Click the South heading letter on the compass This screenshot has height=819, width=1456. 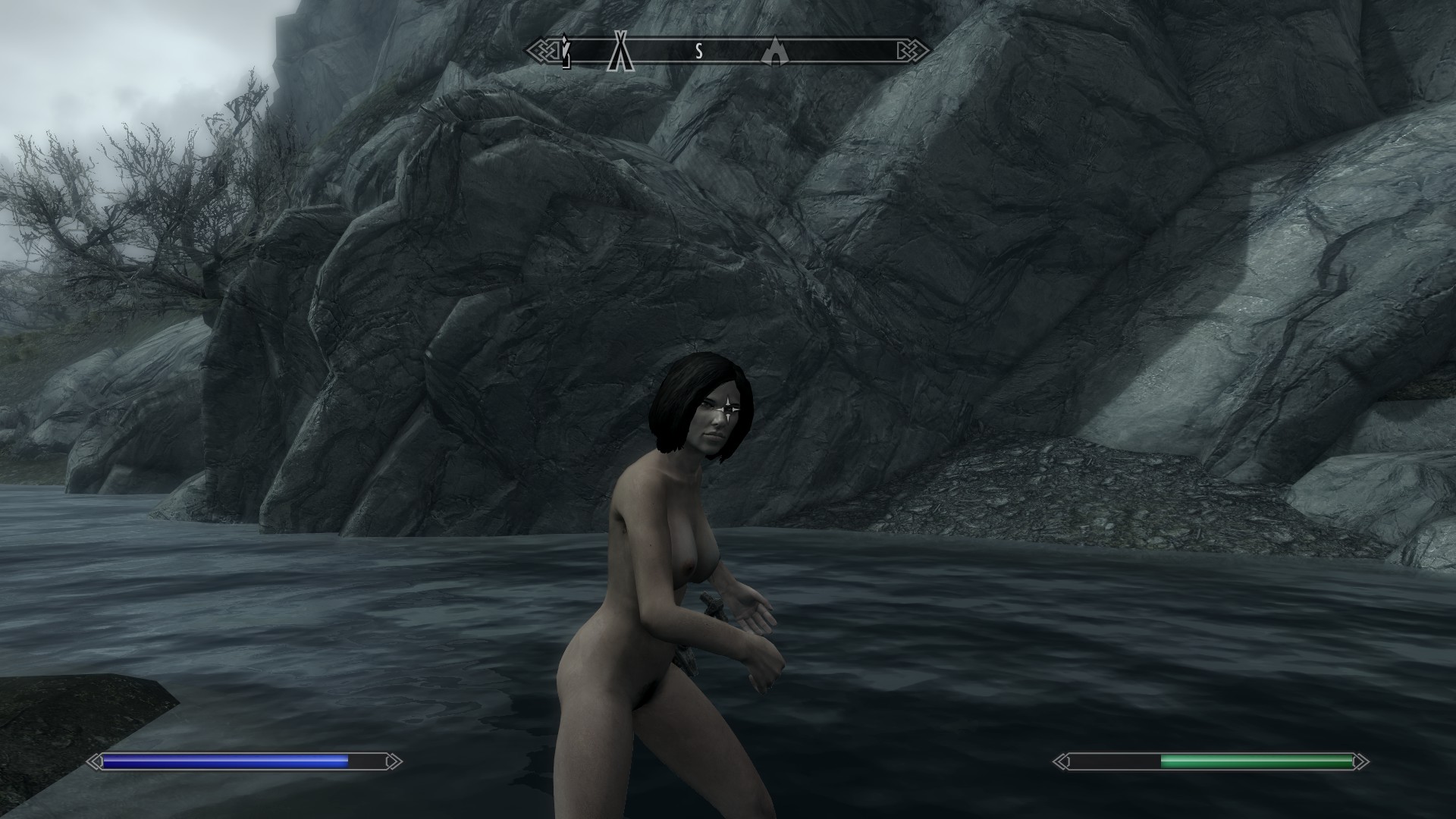(x=699, y=52)
